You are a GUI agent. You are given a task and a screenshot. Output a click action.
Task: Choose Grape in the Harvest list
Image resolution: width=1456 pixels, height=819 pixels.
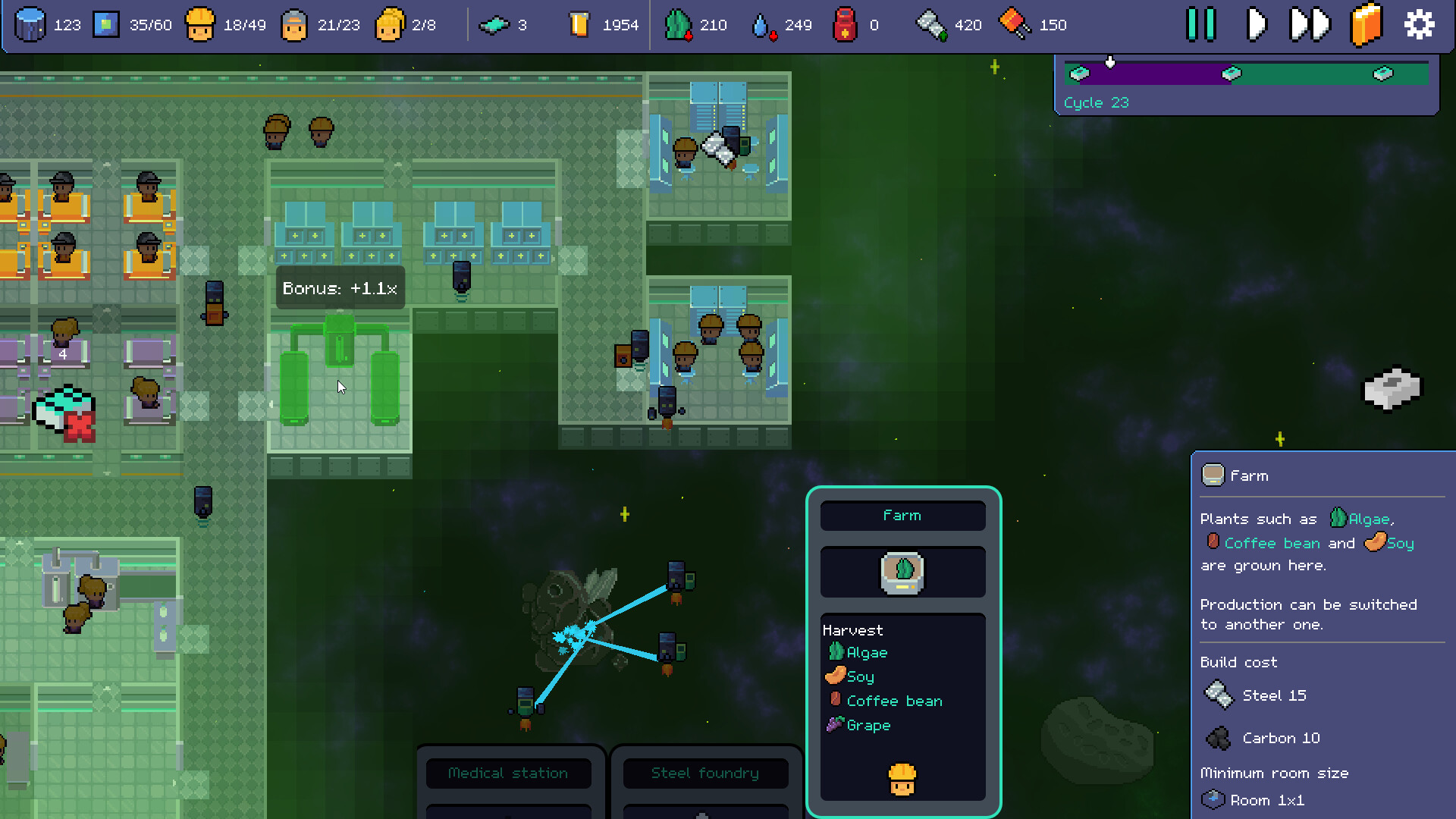coord(868,725)
